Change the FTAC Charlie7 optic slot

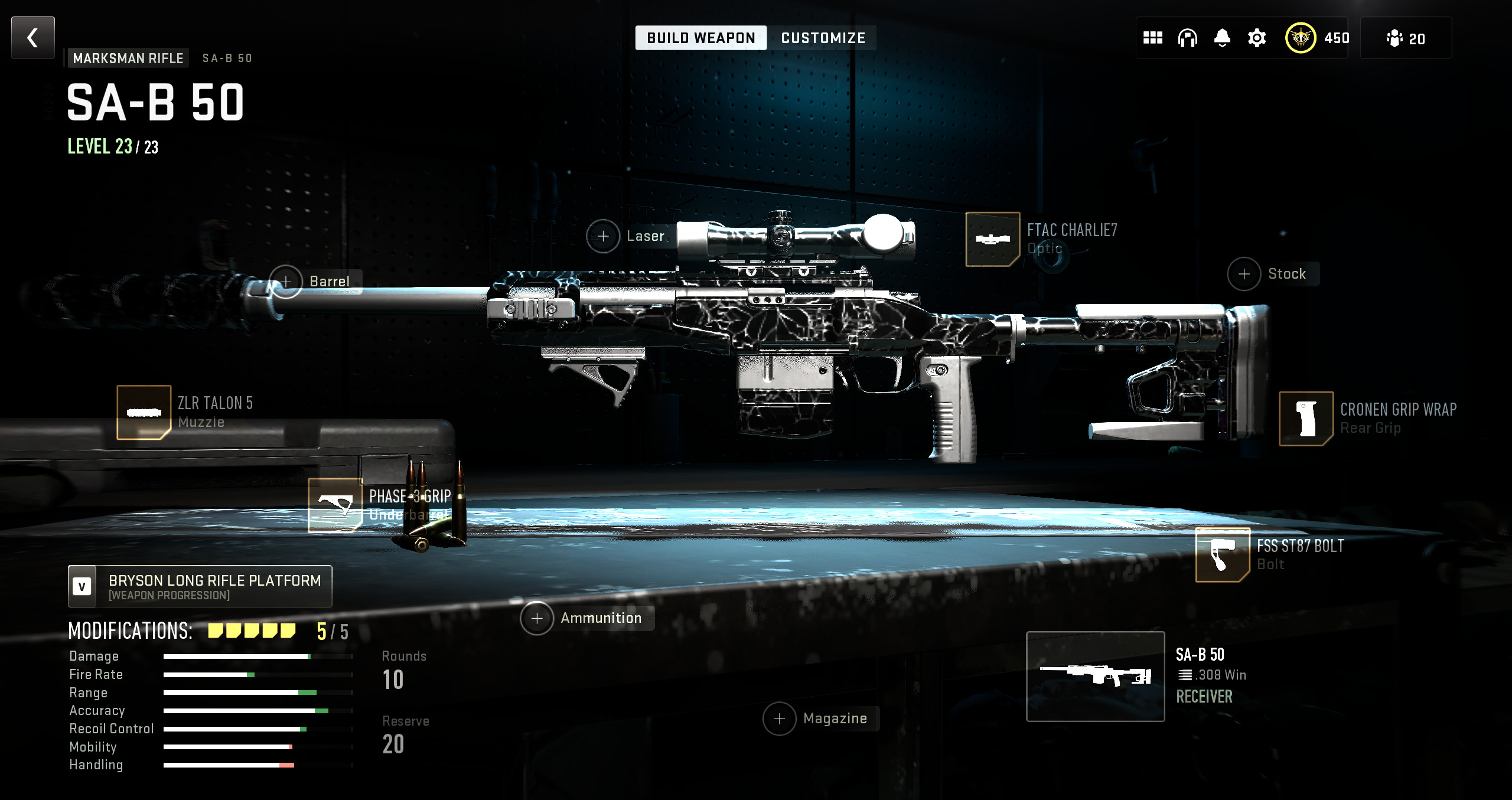coord(992,239)
